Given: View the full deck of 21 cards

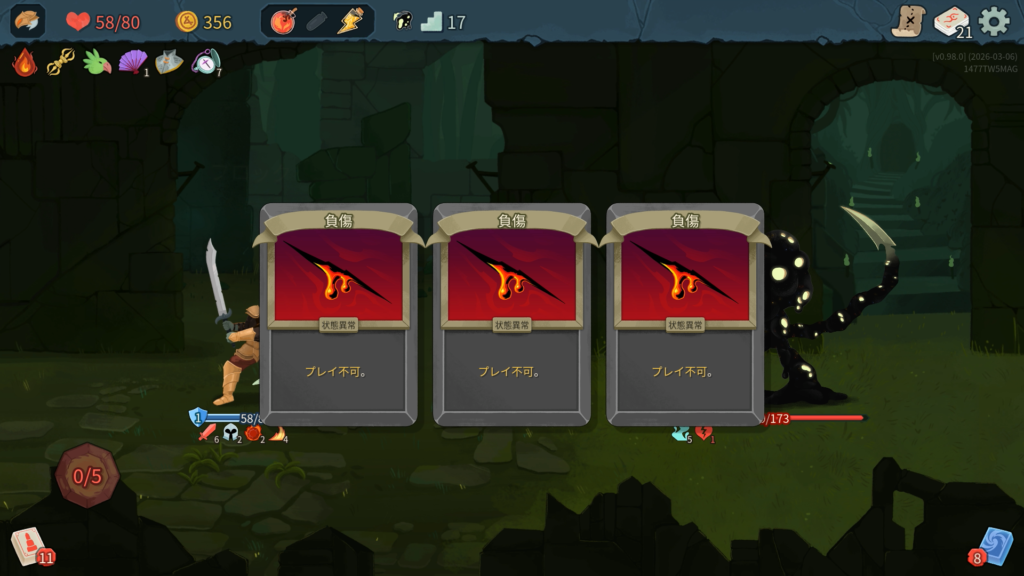Looking at the screenshot, I should click(951, 21).
